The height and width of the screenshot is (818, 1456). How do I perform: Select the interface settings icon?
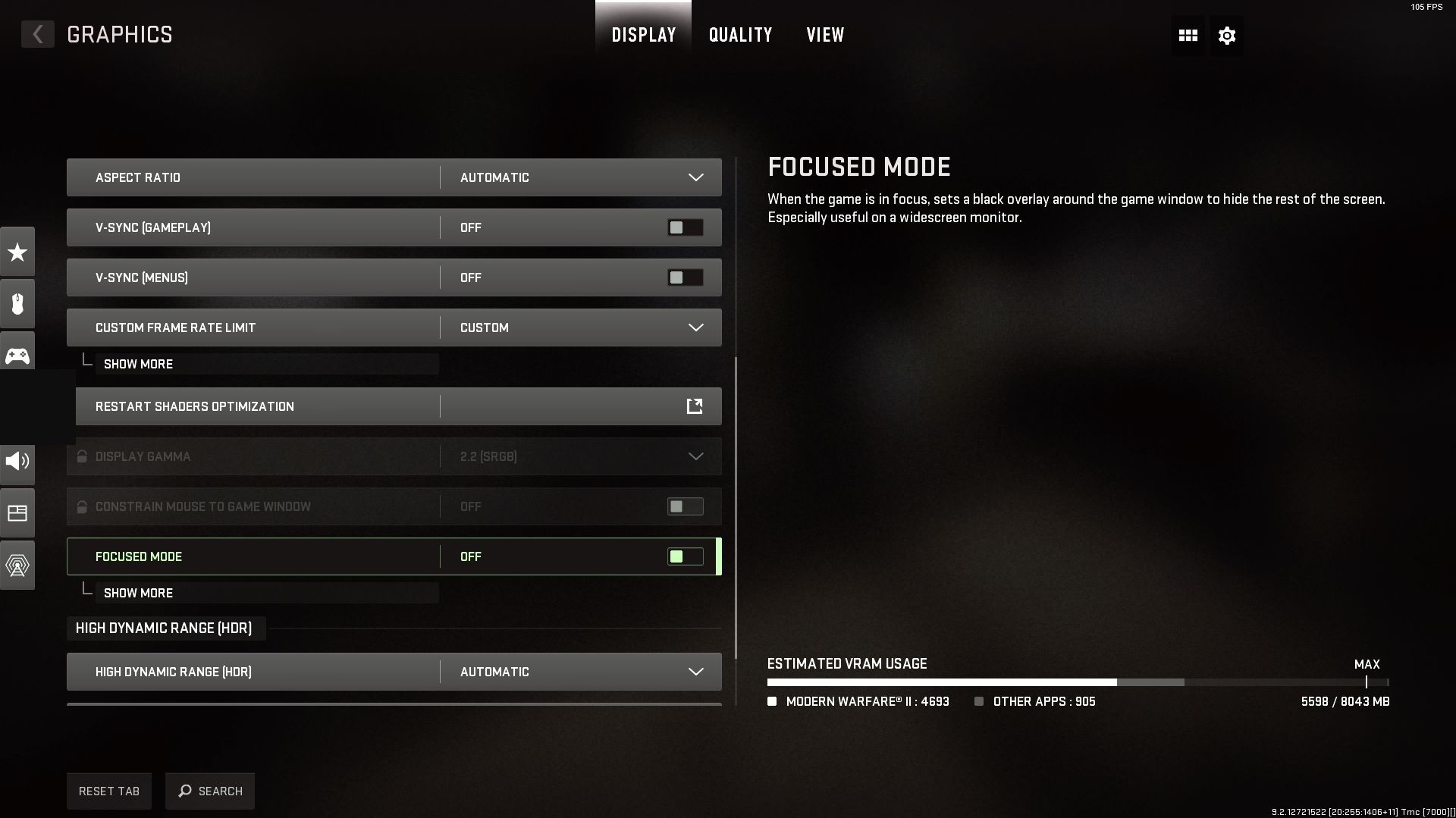[x=17, y=512]
